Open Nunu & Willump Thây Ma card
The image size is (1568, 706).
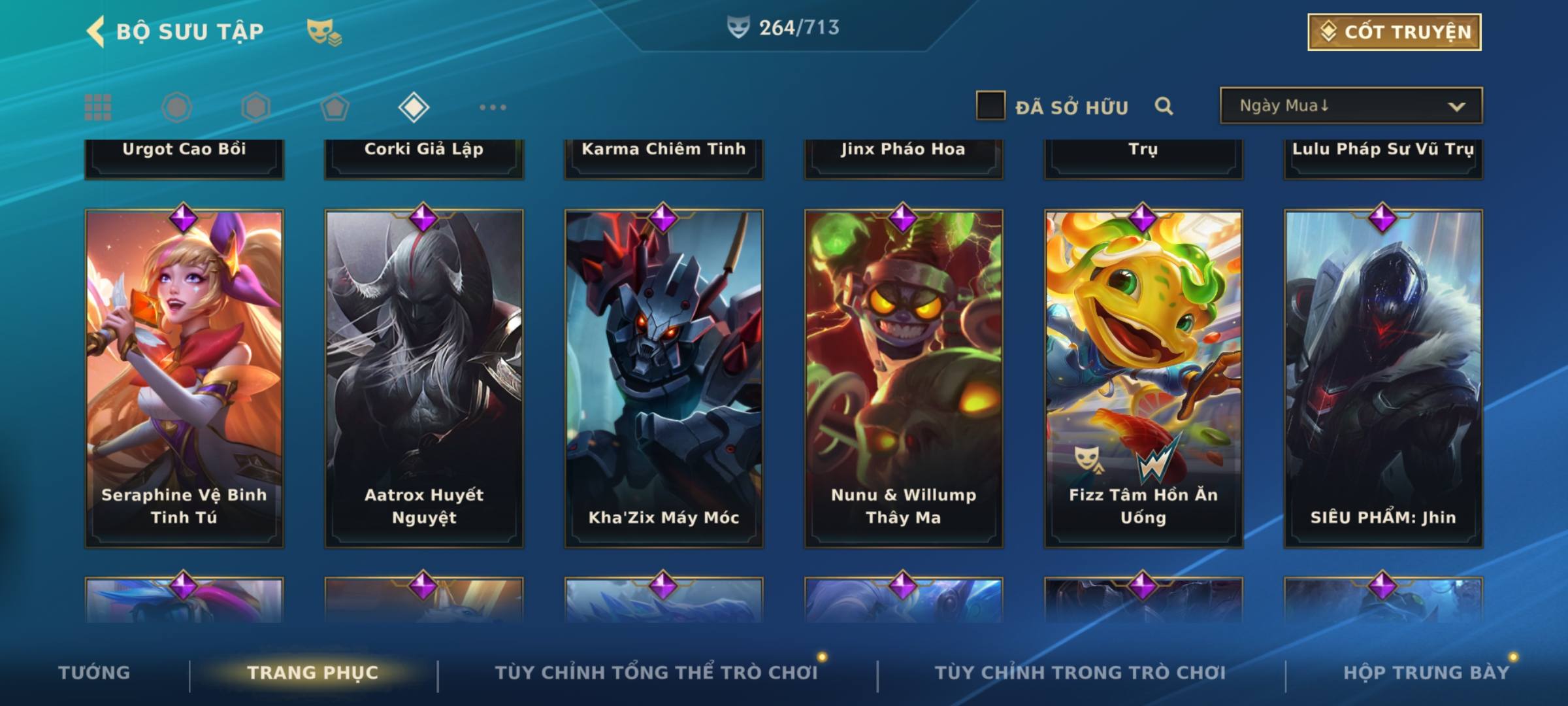pos(904,378)
